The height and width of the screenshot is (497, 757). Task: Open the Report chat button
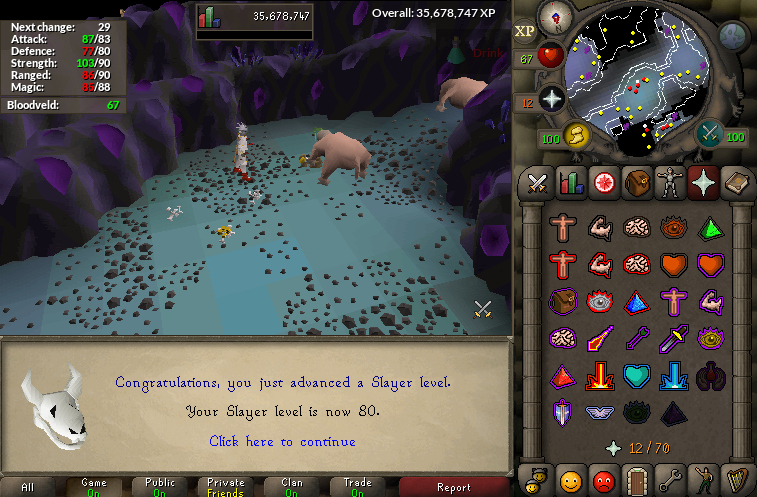tap(453, 487)
